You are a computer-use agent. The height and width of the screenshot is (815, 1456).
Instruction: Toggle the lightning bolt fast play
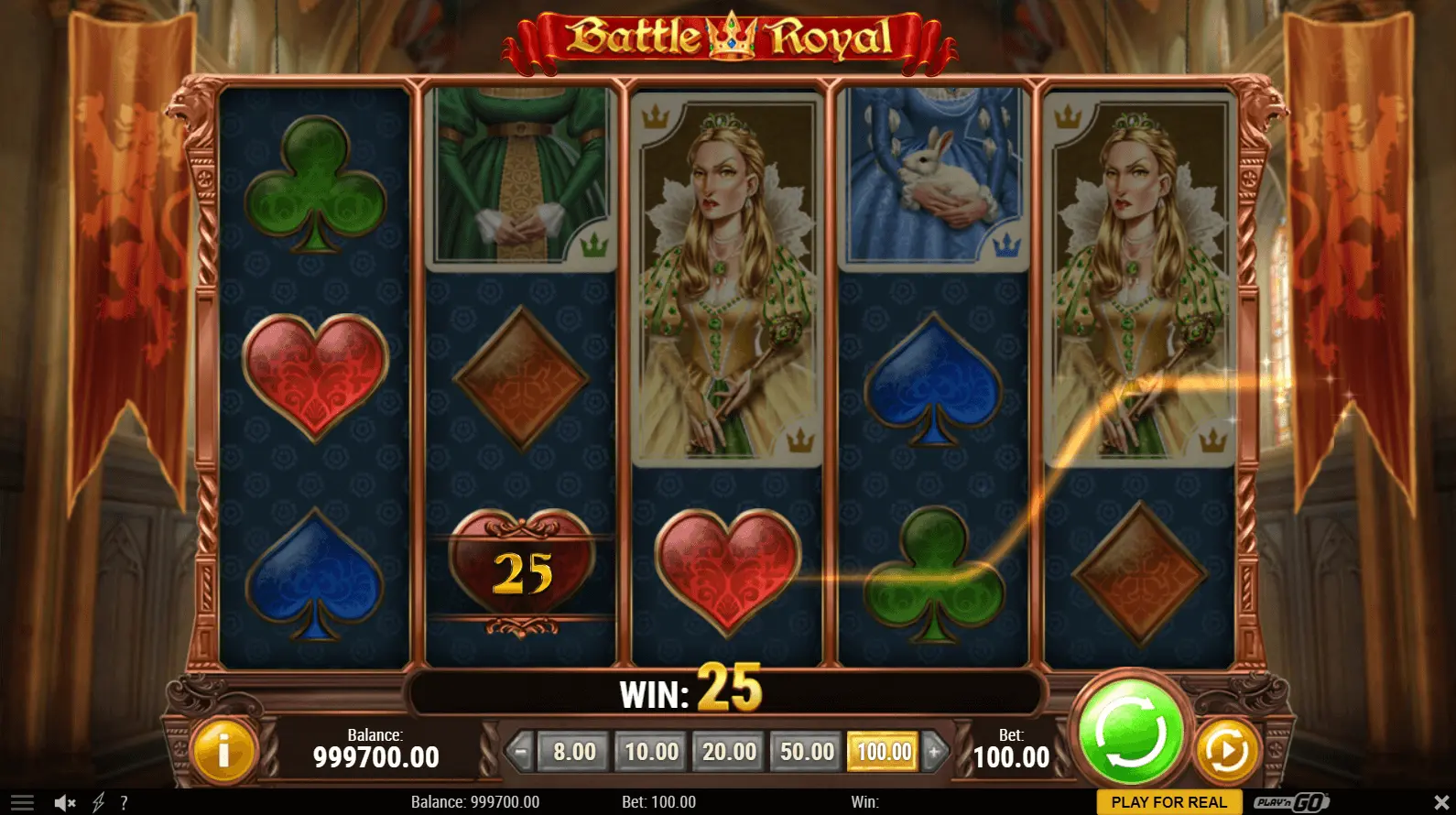click(98, 803)
